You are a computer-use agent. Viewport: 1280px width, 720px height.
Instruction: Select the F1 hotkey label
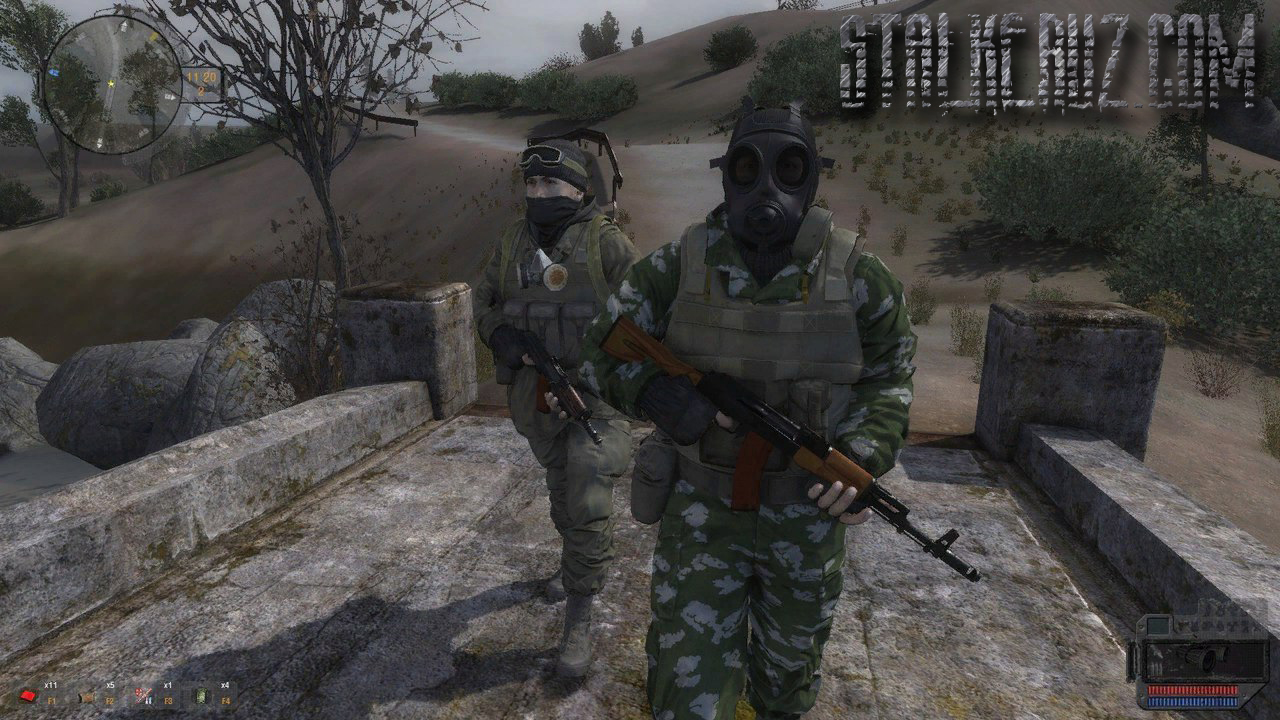[52, 700]
